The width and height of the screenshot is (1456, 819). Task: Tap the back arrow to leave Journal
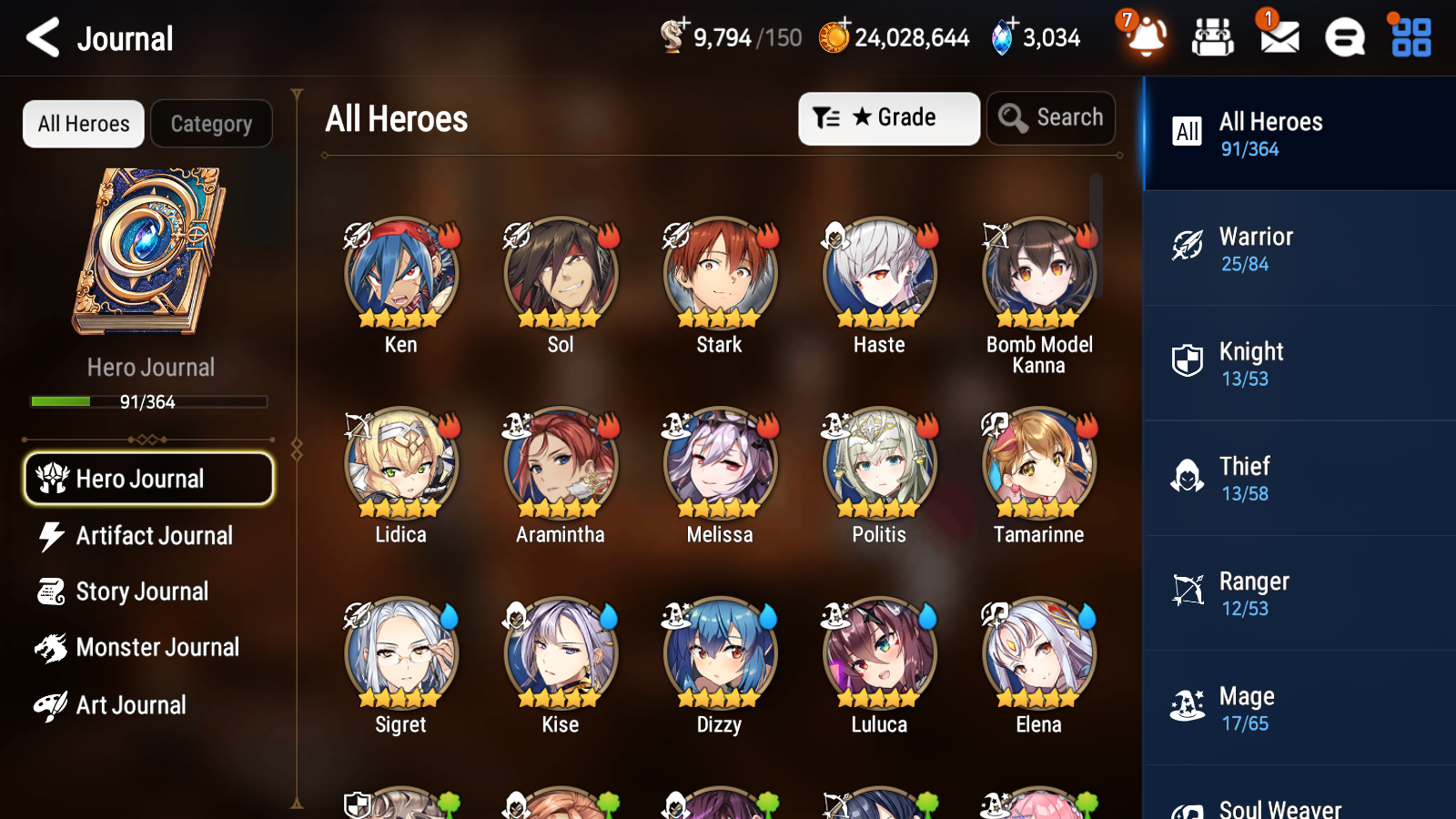(40, 37)
